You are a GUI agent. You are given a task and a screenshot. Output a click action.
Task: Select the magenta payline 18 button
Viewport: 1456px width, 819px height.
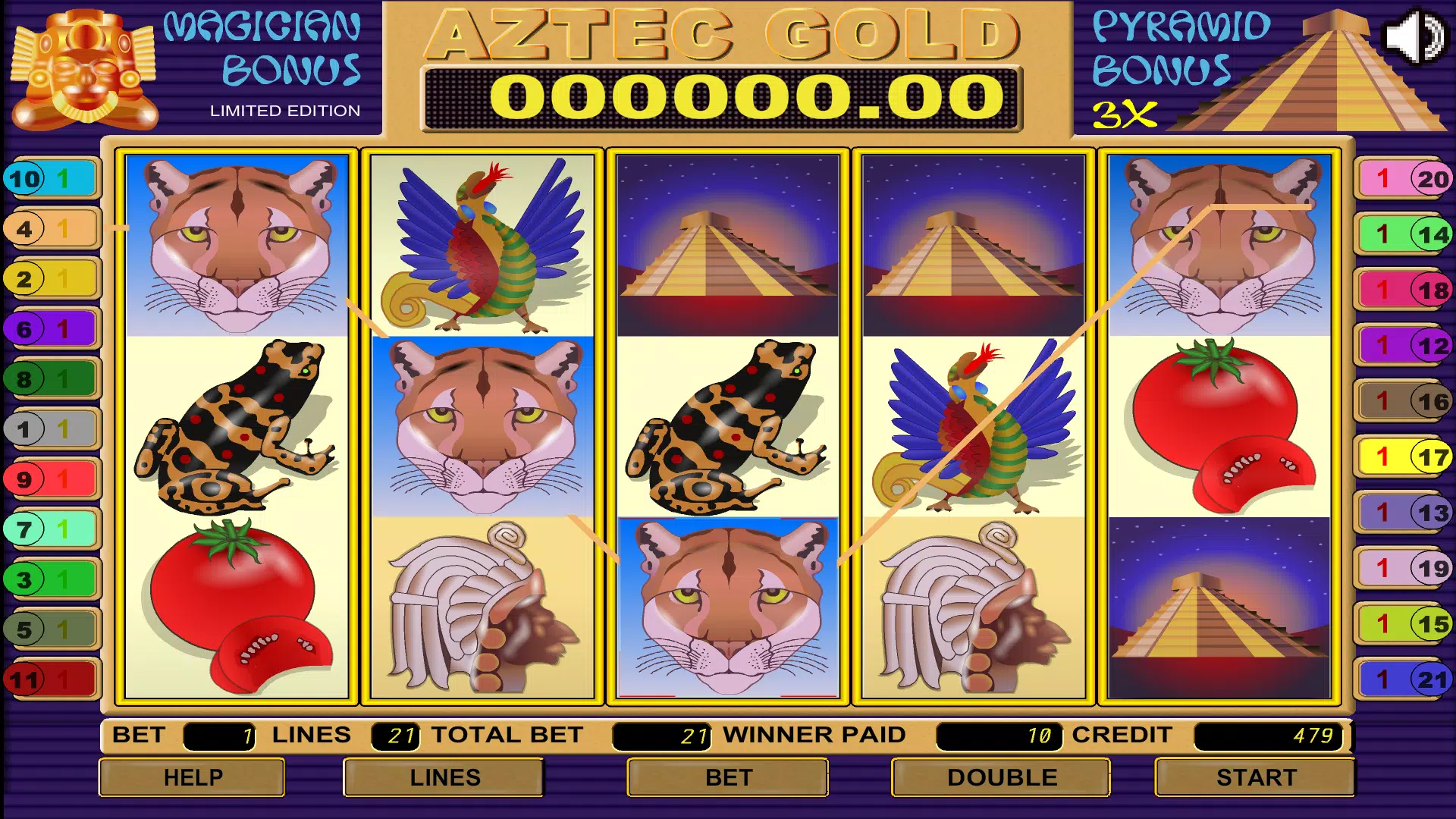point(1404,290)
